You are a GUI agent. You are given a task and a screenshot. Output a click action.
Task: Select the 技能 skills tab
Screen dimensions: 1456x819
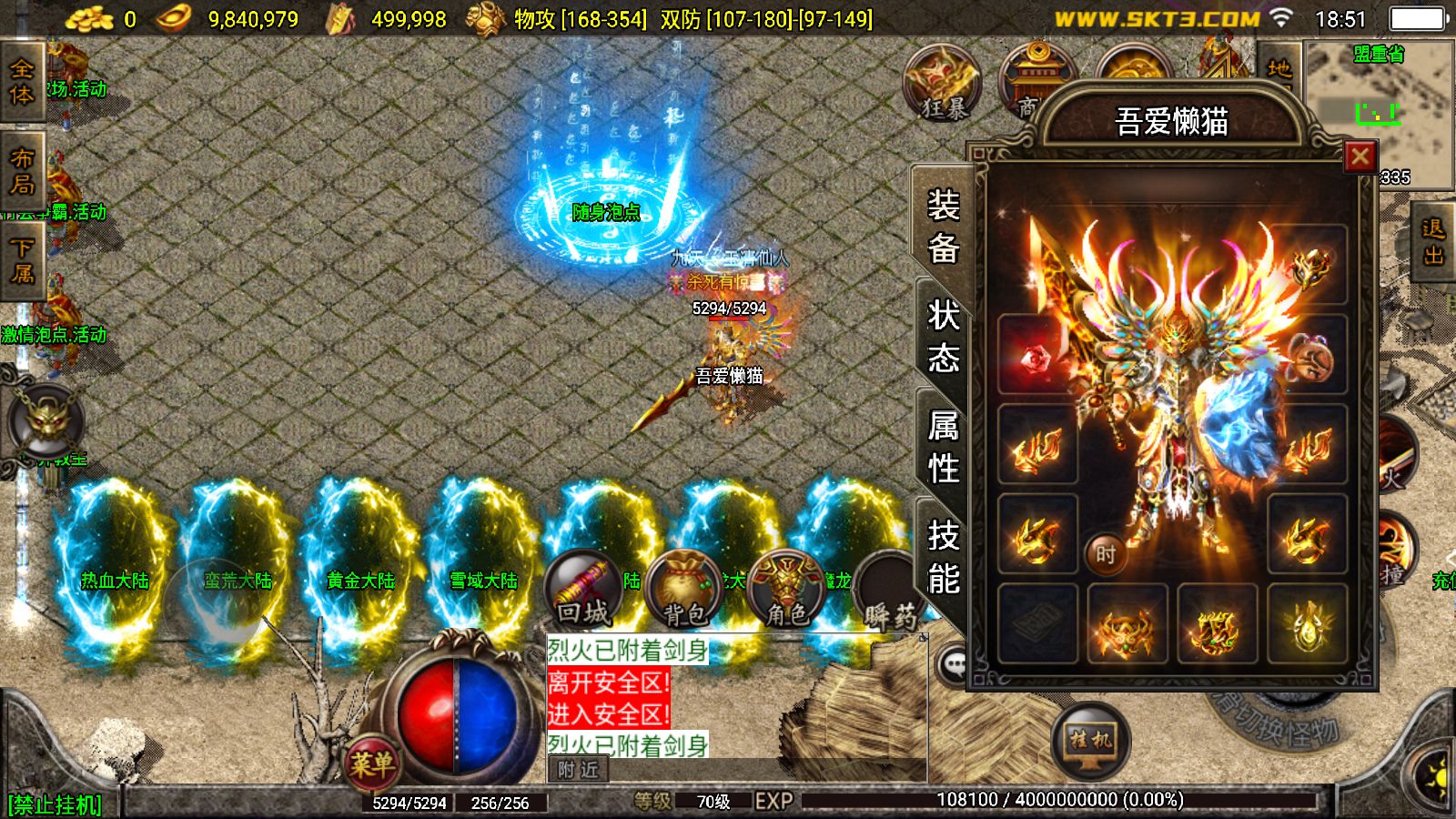coord(943,556)
